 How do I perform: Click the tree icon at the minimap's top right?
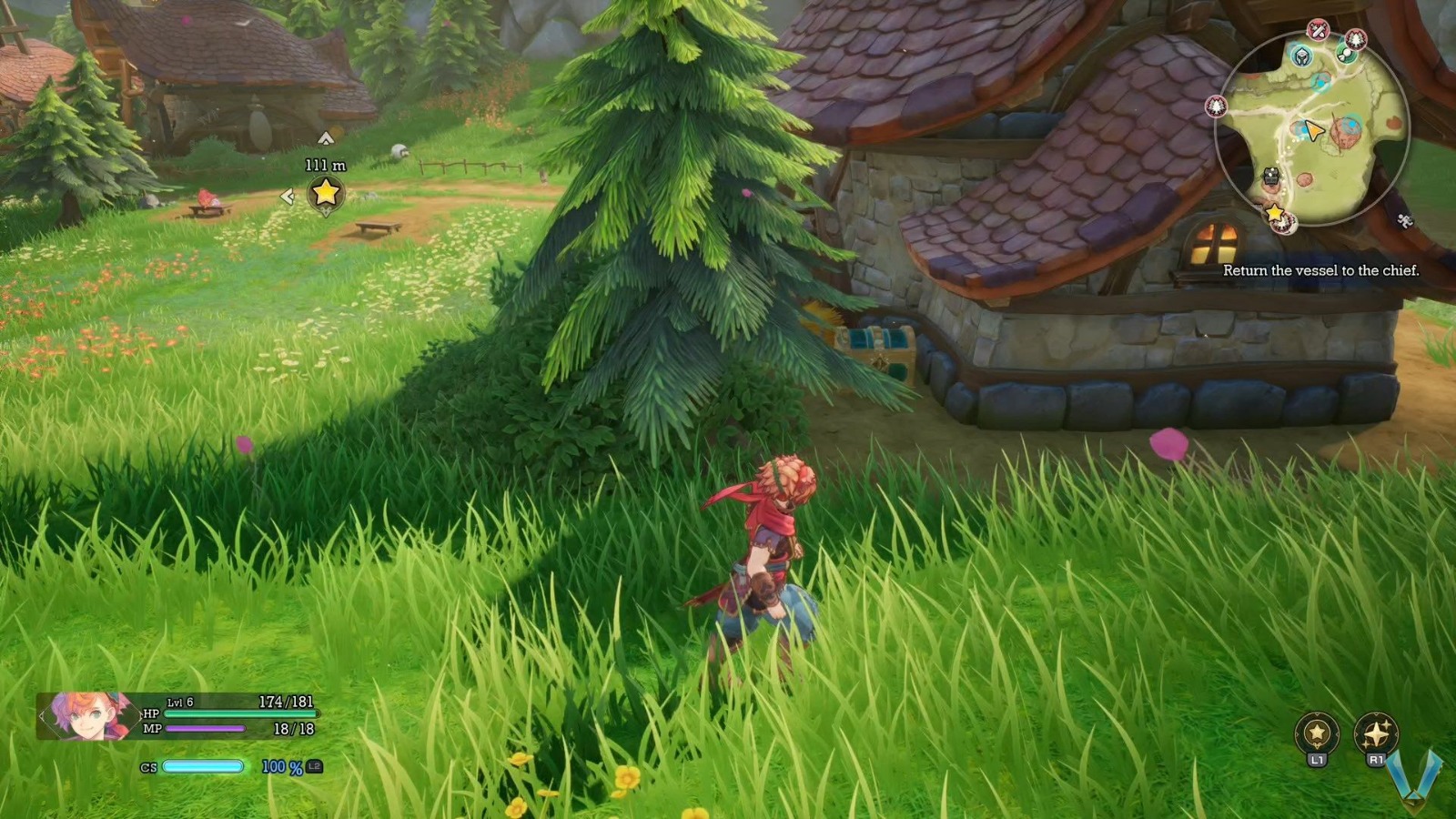1356,40
